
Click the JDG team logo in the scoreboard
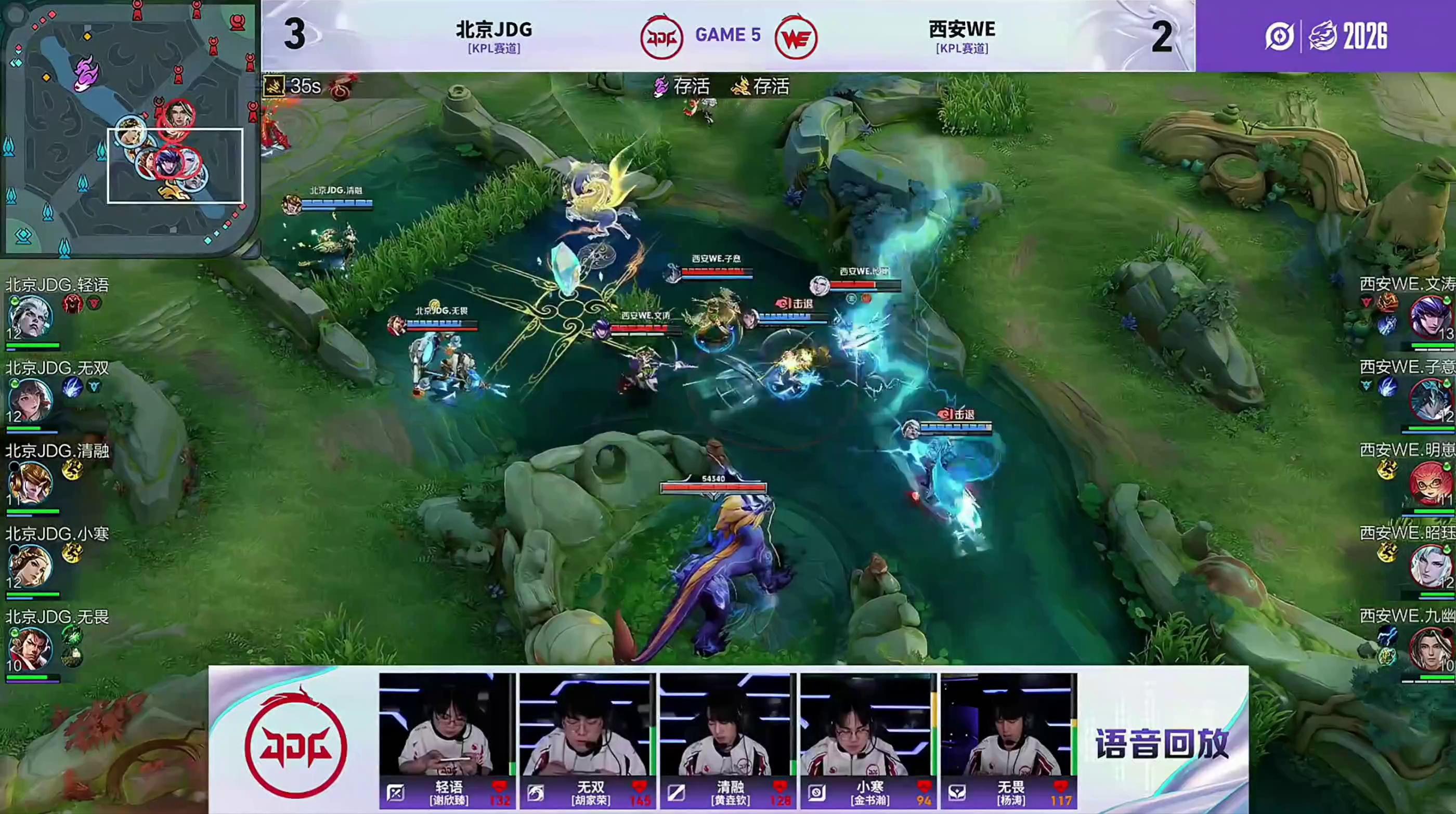pos(661,37)
